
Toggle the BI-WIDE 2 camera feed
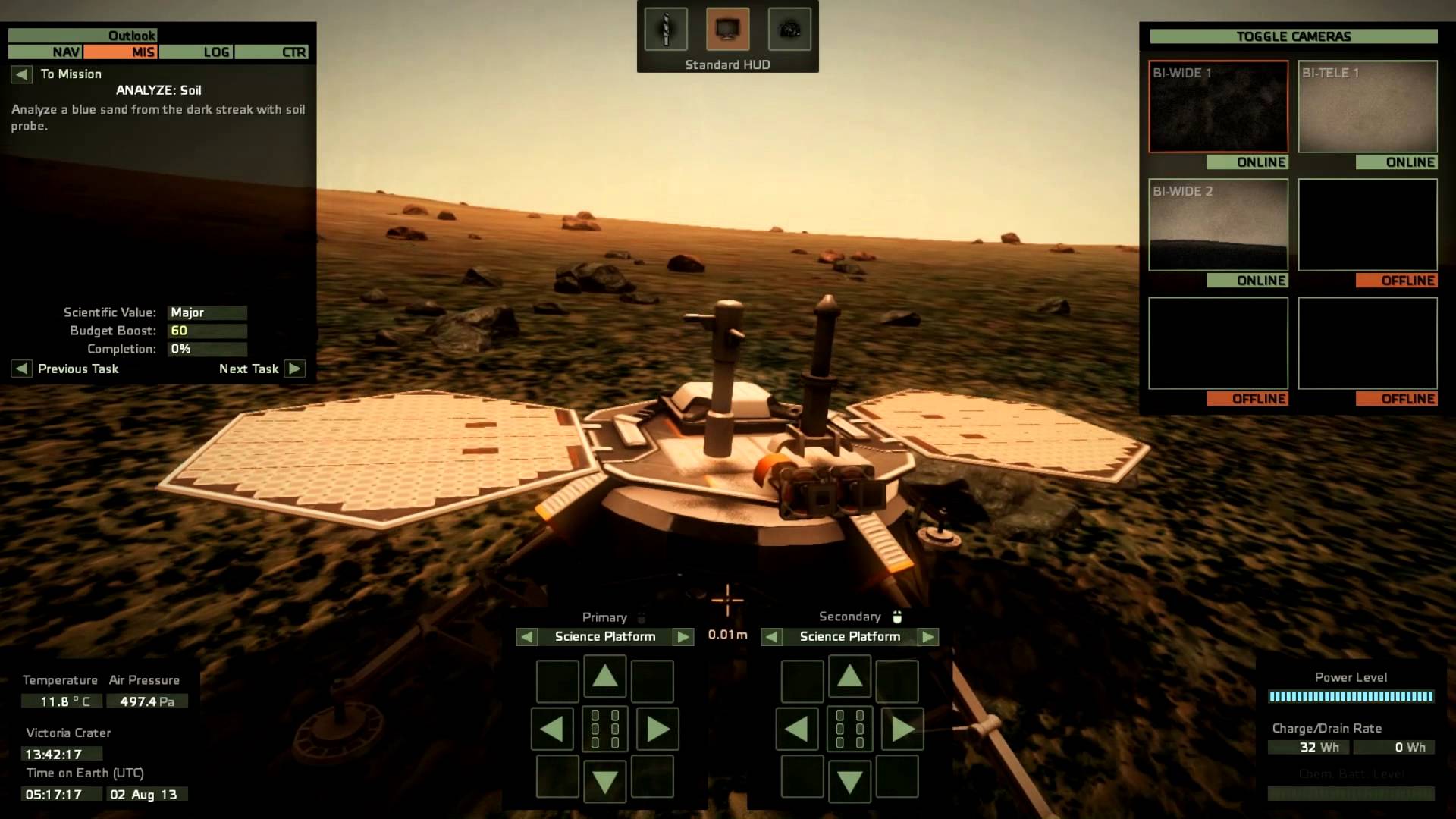point(1218,225)
